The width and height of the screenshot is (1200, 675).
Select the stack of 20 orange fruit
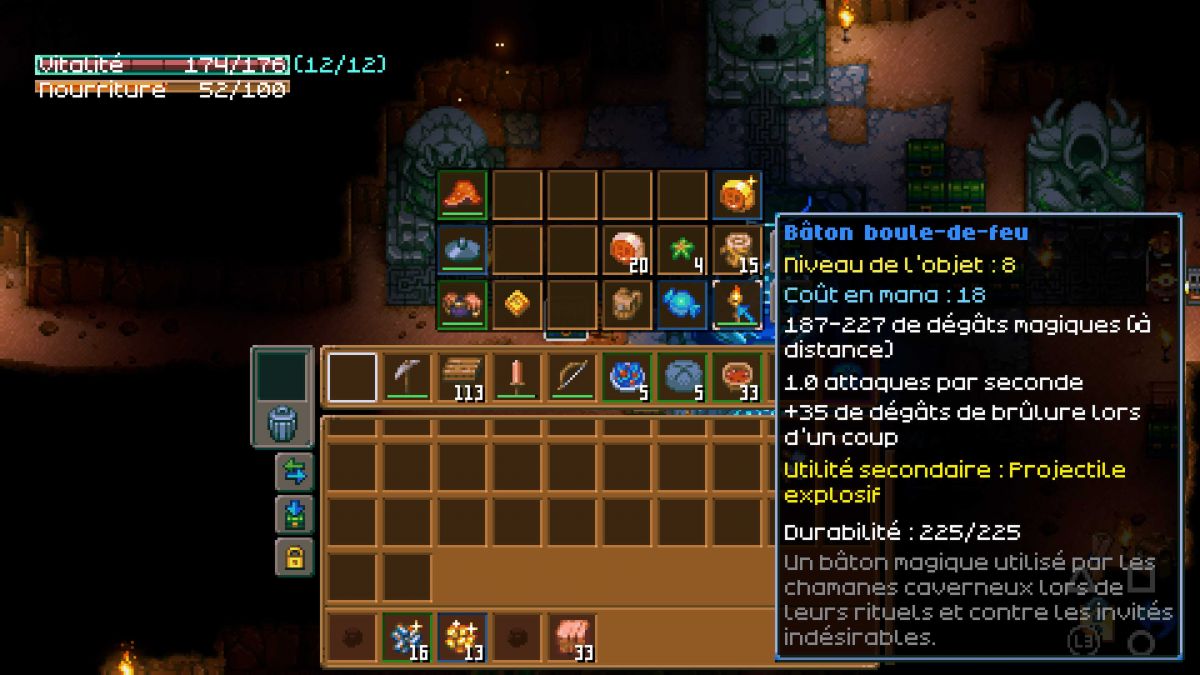tap(627, 249)
